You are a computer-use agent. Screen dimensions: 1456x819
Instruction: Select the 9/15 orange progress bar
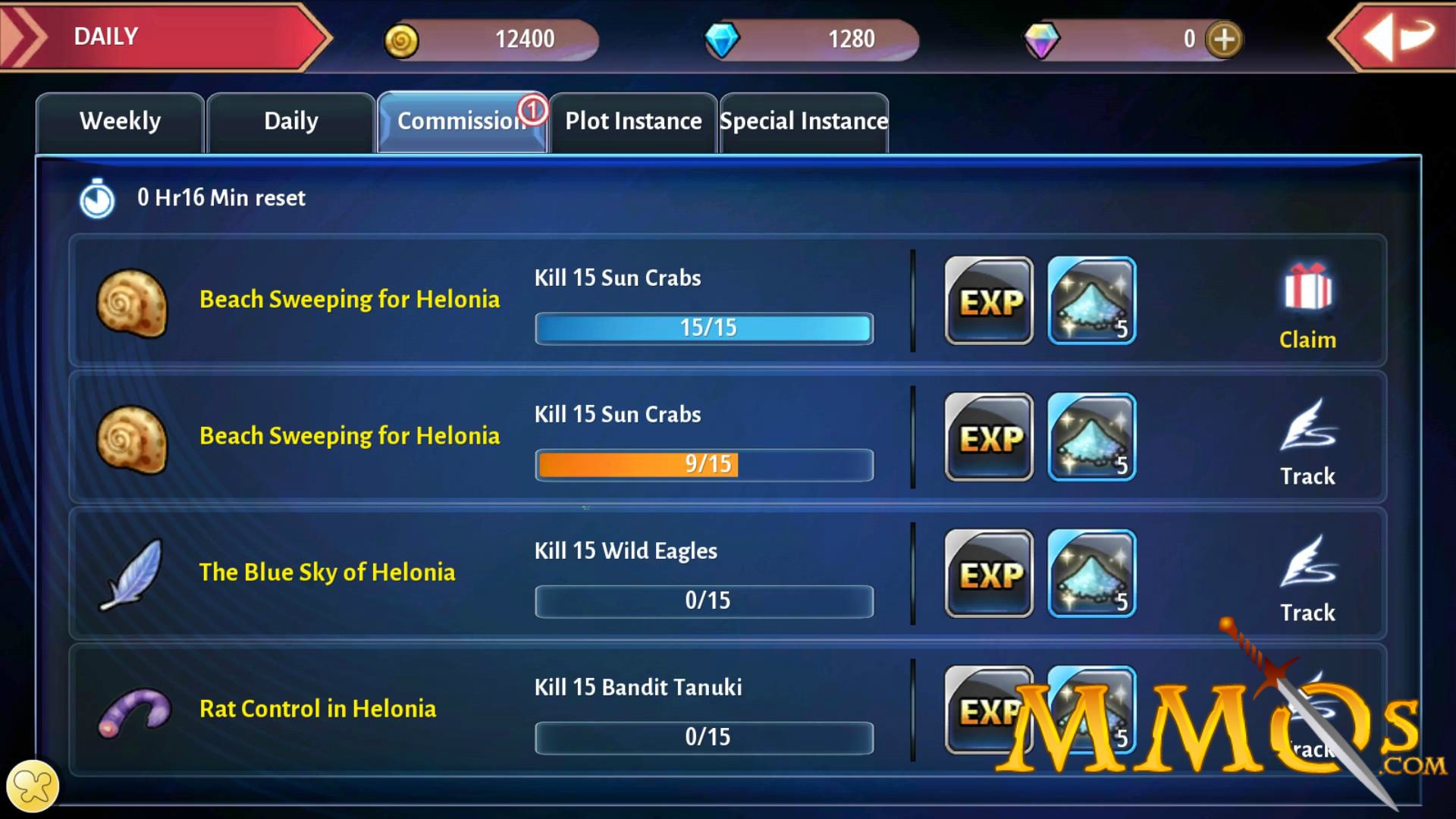click(637, 465)
